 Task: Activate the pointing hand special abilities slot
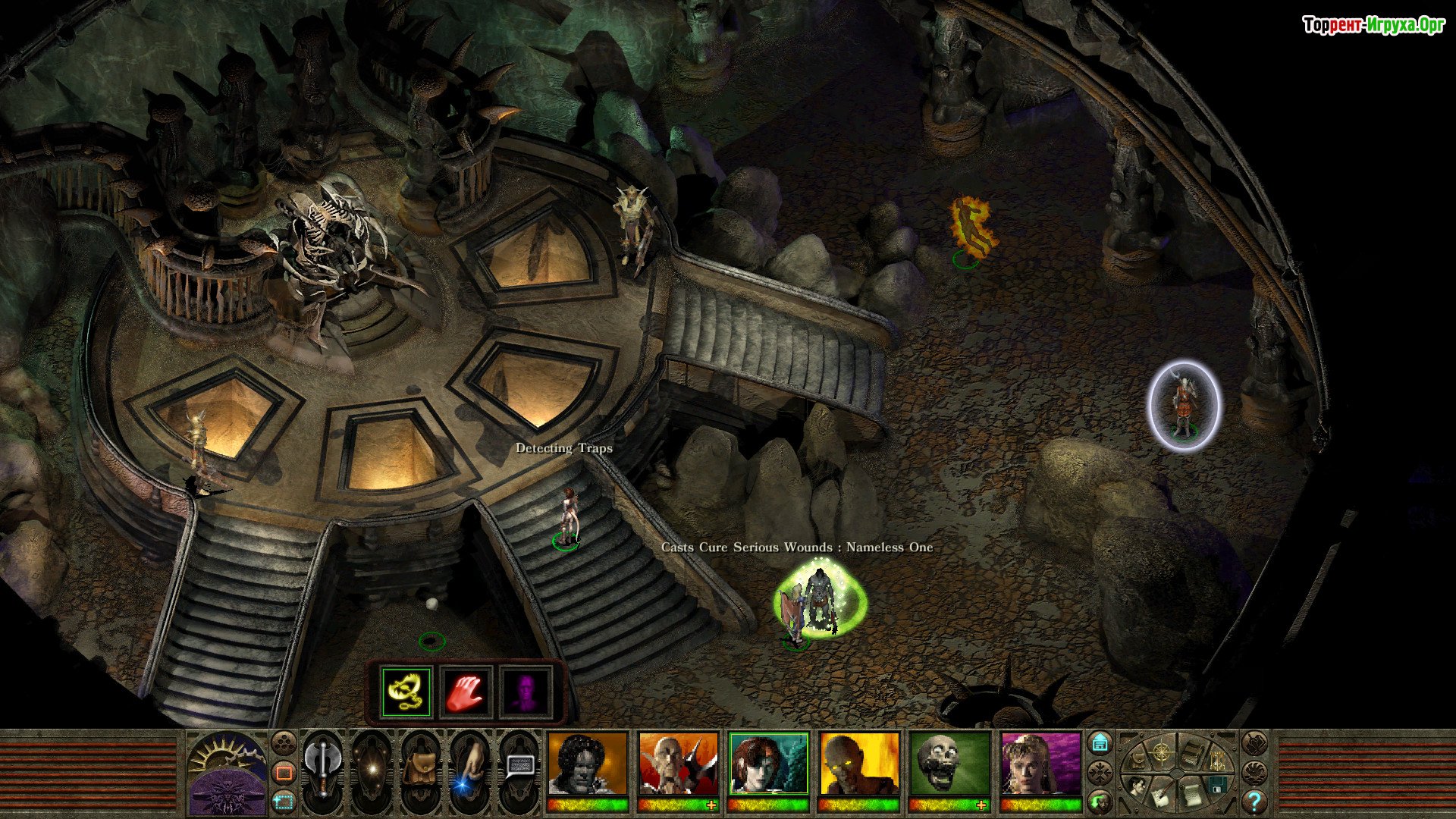coord(469,768)
